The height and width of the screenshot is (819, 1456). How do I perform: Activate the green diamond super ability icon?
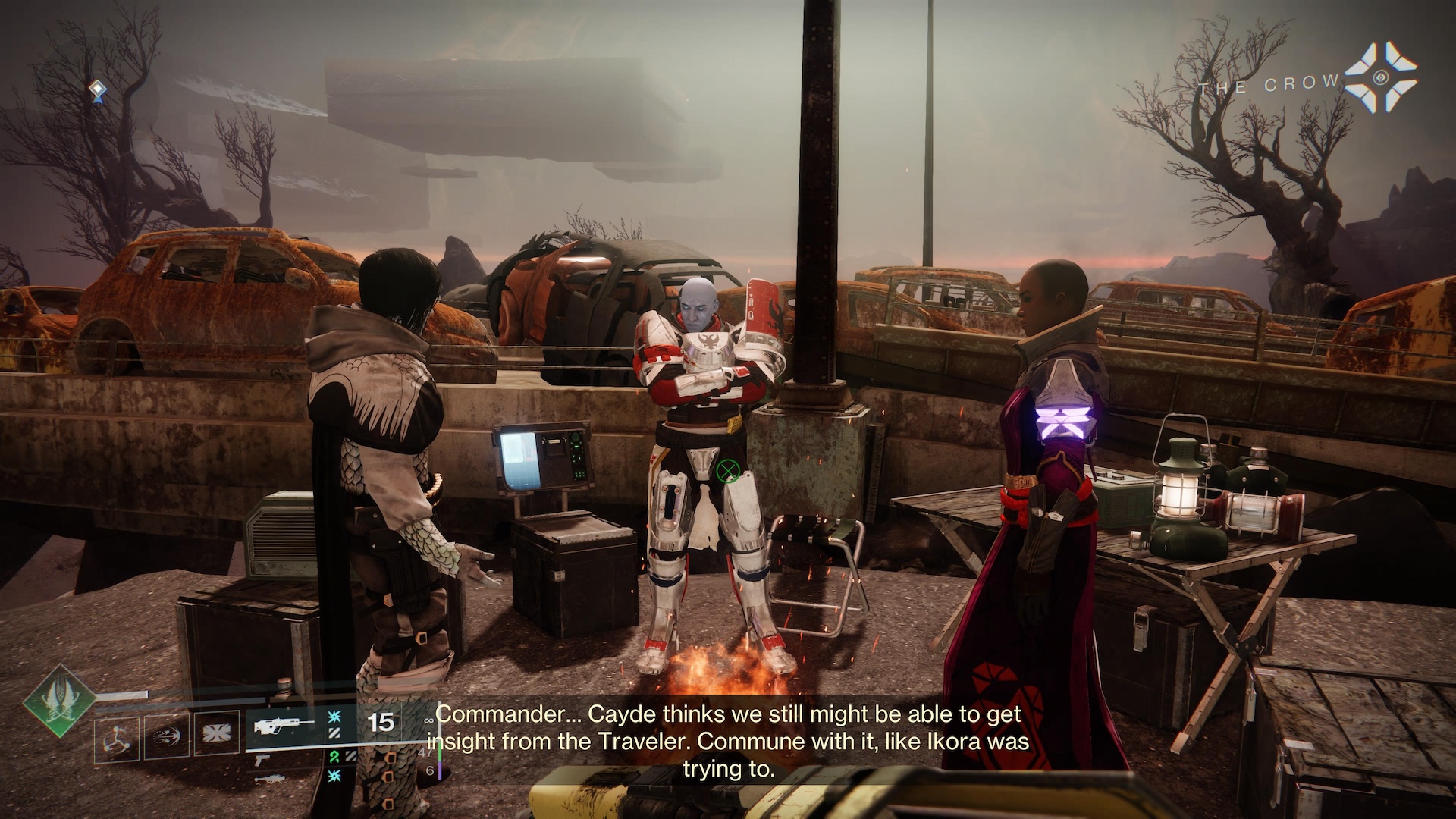point(58,700)
